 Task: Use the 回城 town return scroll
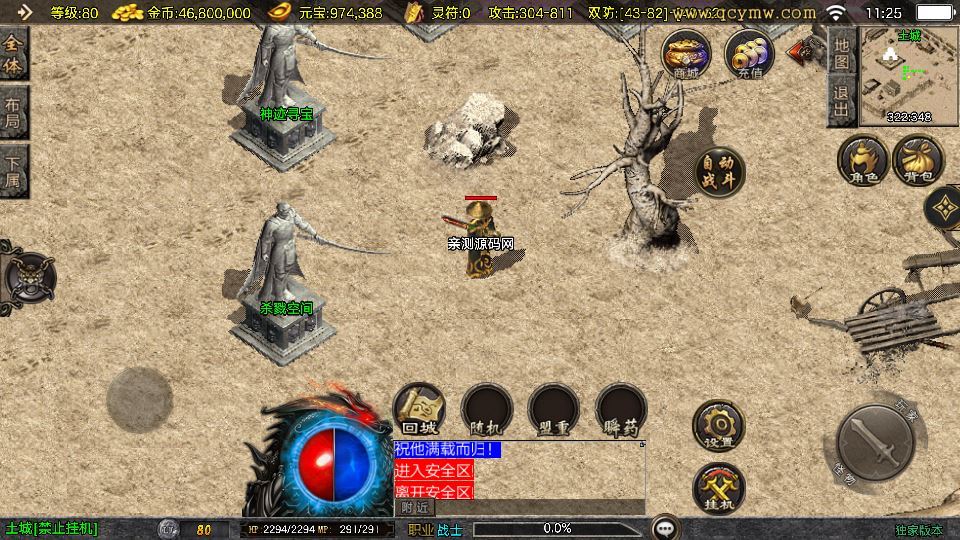[x=418, y=409]
